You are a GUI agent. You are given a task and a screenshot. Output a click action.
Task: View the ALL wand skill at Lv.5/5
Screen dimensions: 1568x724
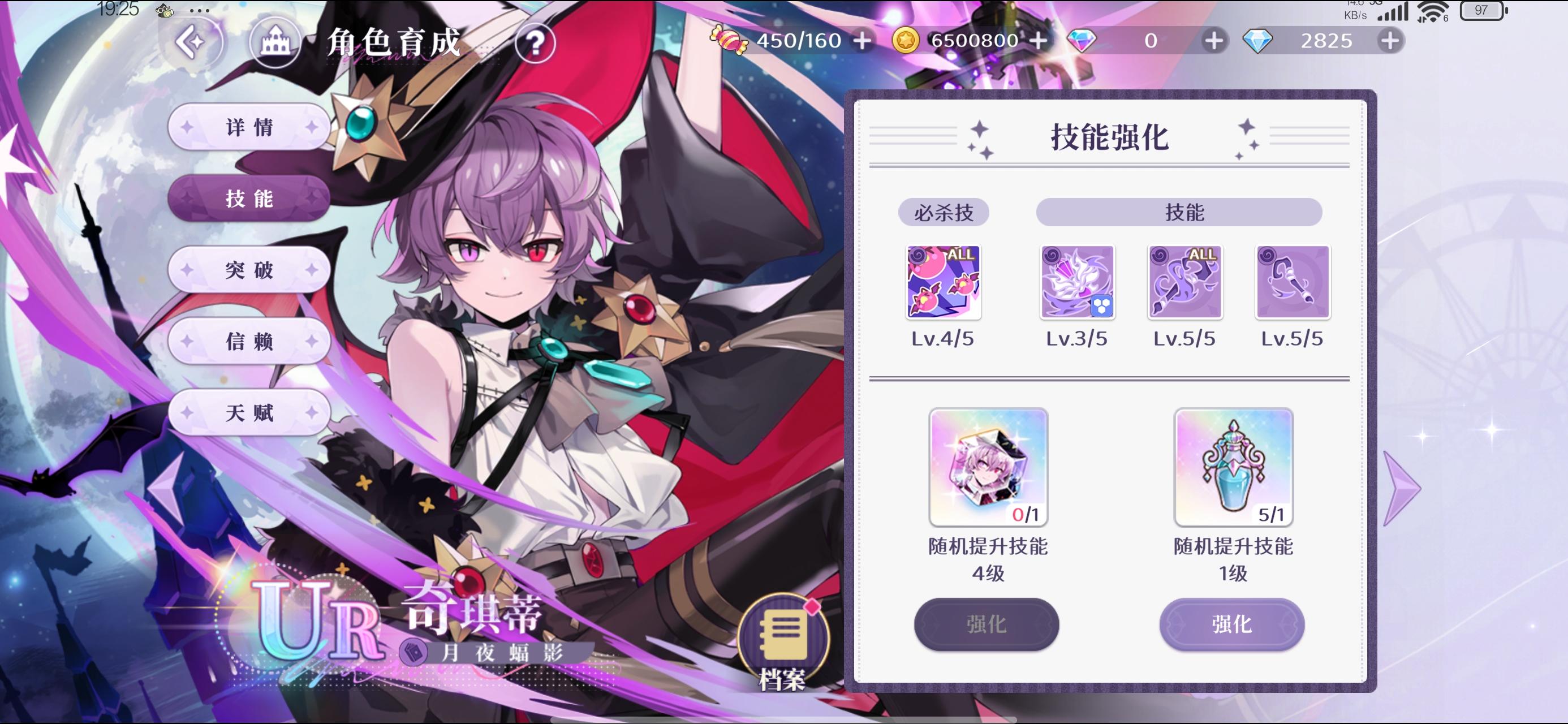[x=1184, y=282]
